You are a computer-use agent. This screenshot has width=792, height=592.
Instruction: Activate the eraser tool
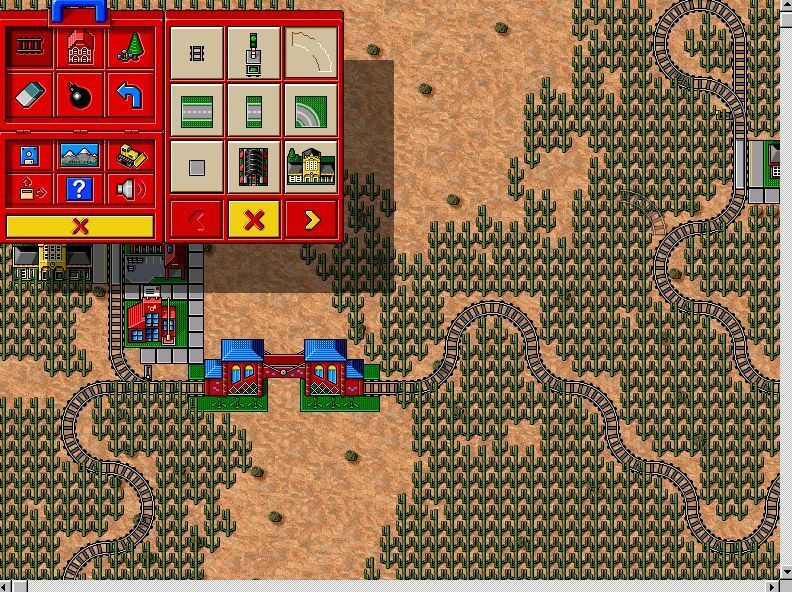pyautogui.click(x=30, y=96)
